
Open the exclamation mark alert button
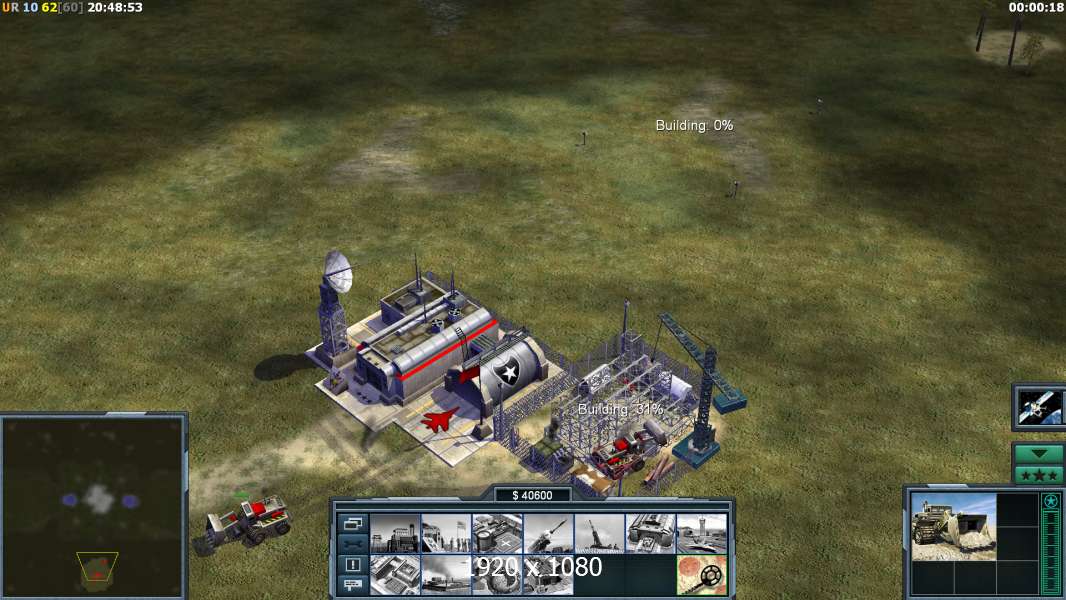[353, 565]
